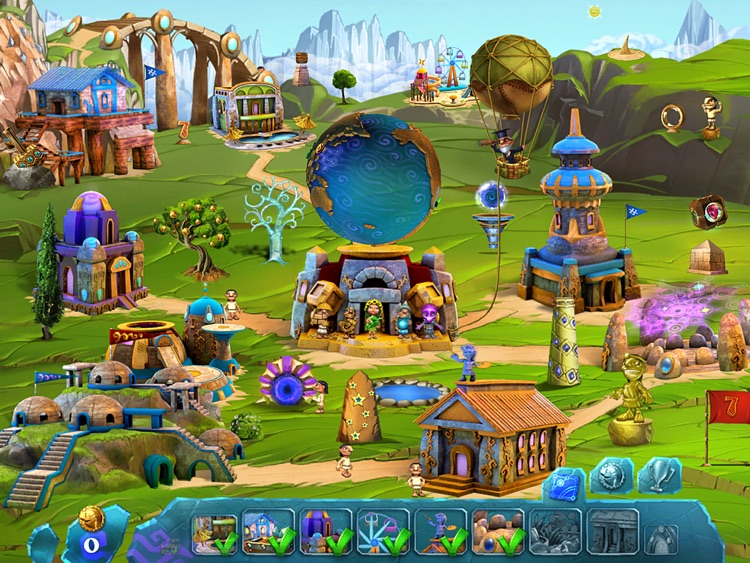Screen dimensions: 750x563
Task: Select the locked grey rubble thumbnail
Action: [555, 533]
